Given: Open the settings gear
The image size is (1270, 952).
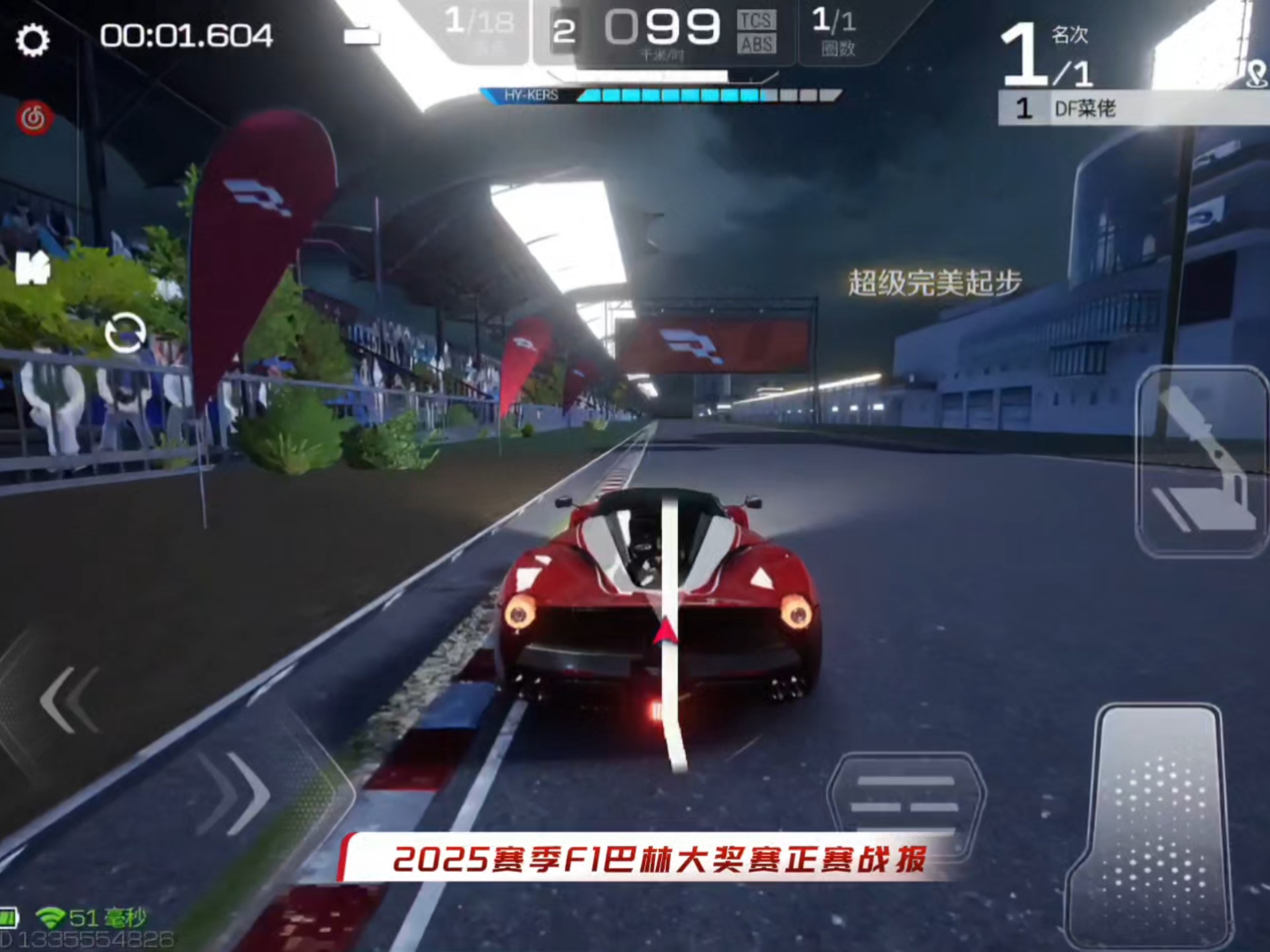Looking at the screenshot, I should click(34, 40).
